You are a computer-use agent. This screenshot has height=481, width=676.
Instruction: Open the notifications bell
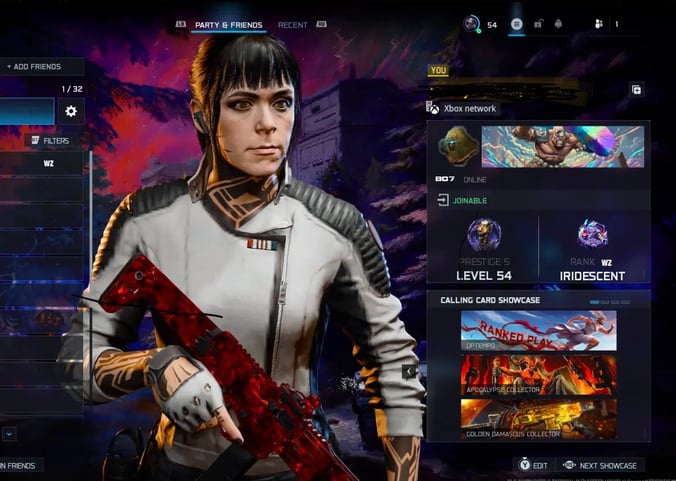click(558, 24)
